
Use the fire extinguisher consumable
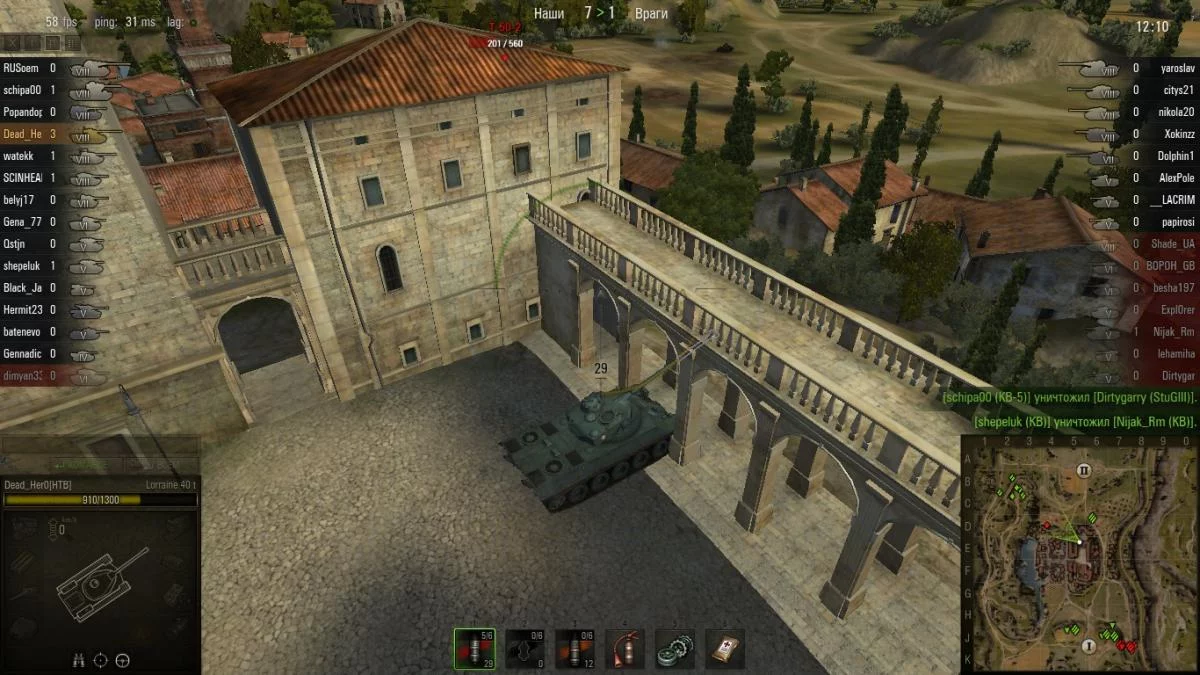[x=625, y=648]
